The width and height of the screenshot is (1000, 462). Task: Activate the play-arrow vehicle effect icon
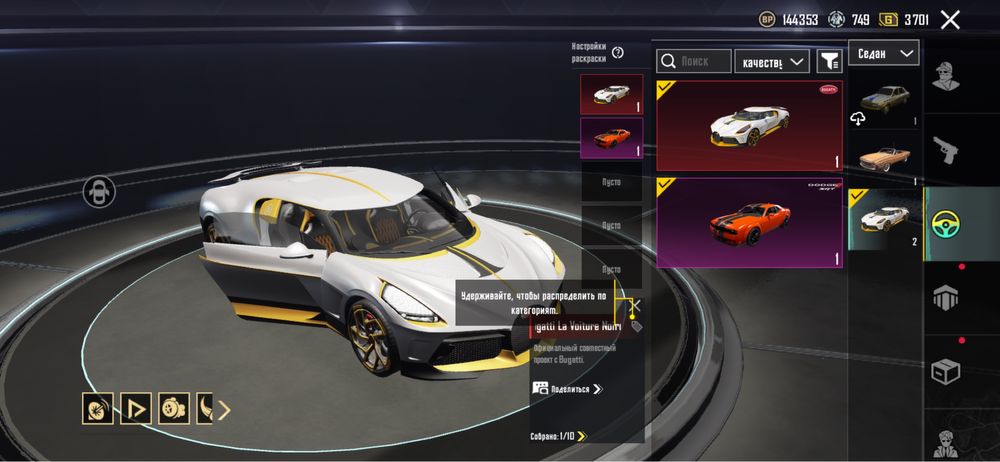click(x=135, y=409)
